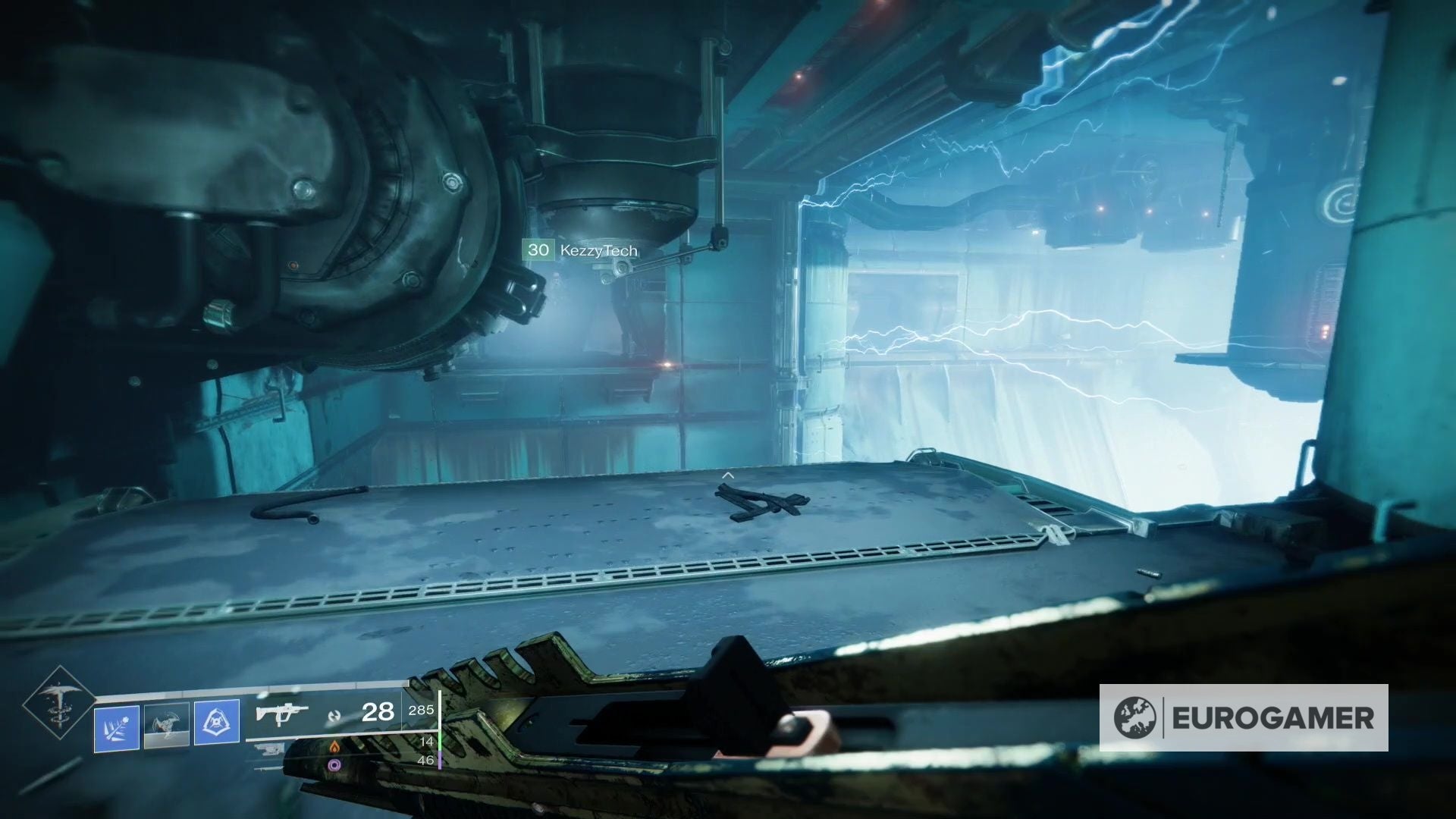Toggle the grenade charge indicator

pos(116,728)
